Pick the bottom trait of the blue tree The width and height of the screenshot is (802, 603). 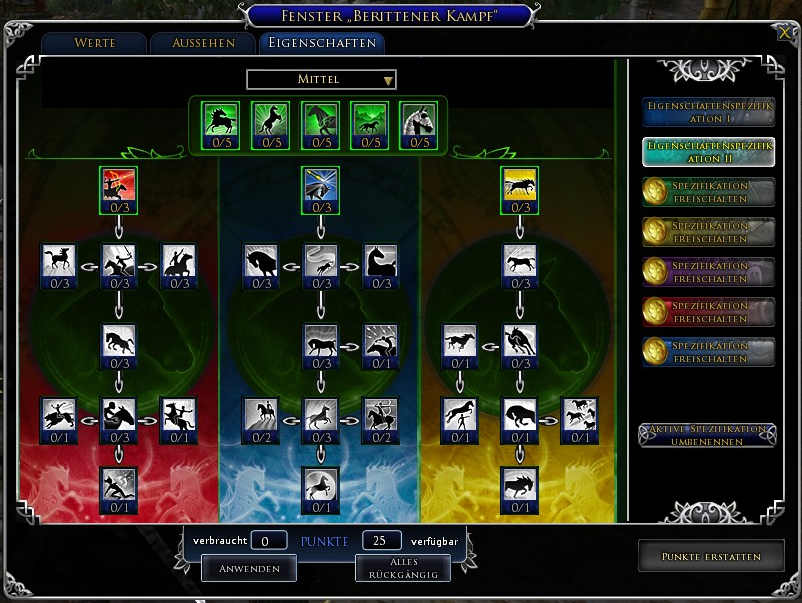coord(320,485)
